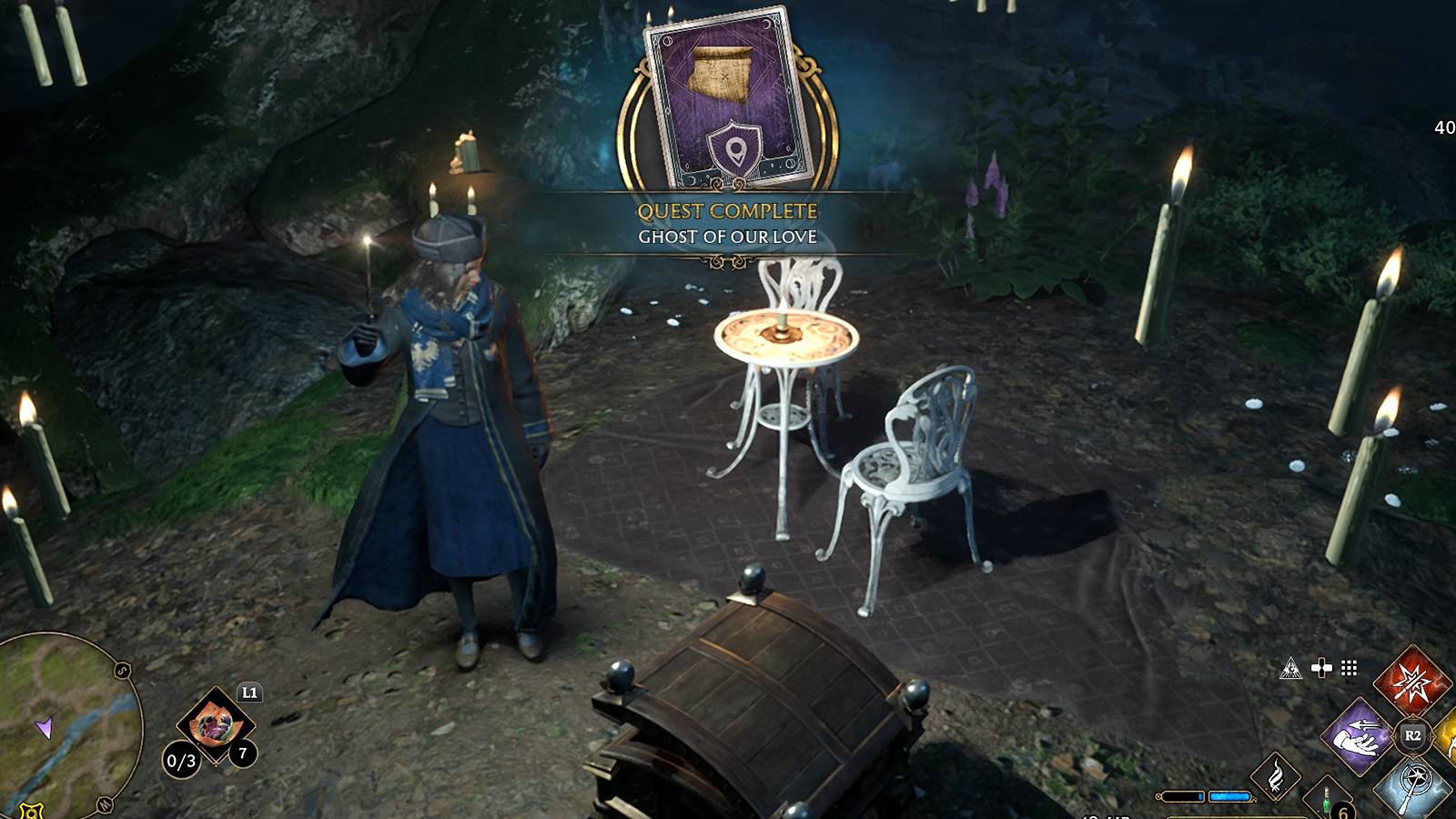Click the 0/3 plant counter badge

click(x=181, y=759)
